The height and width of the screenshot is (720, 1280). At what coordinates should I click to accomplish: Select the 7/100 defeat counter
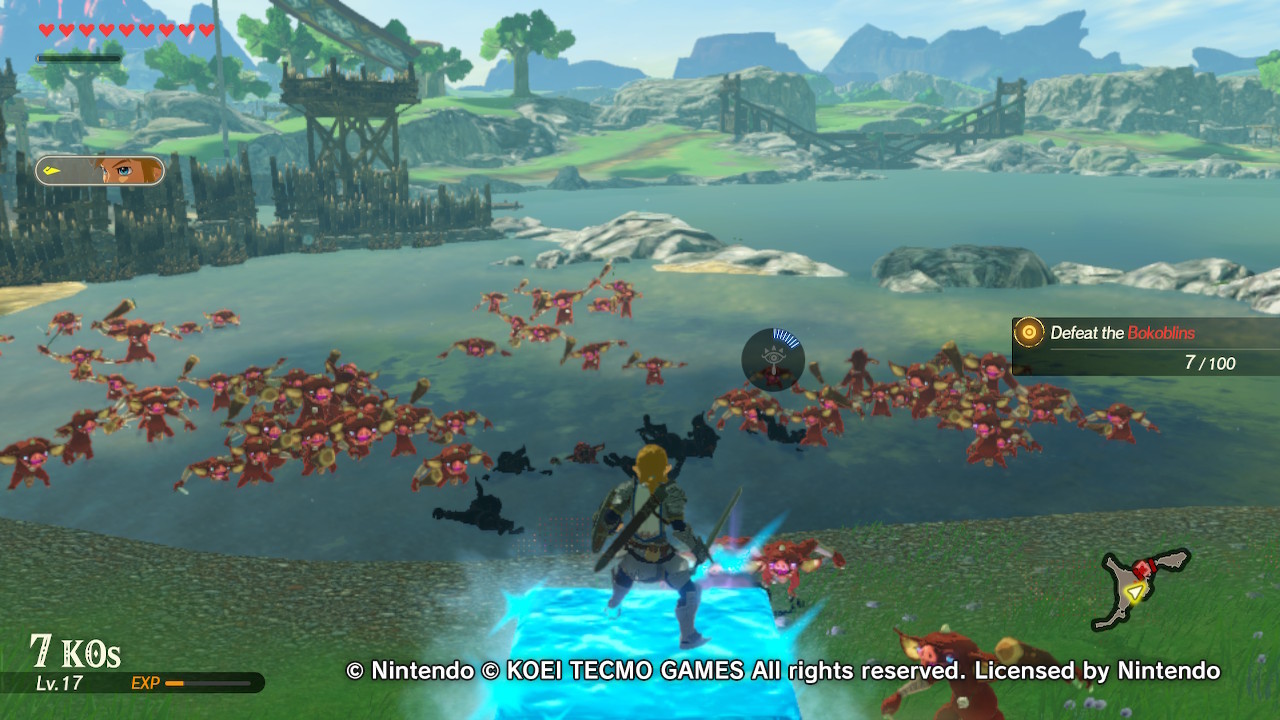coord(1210,363)
